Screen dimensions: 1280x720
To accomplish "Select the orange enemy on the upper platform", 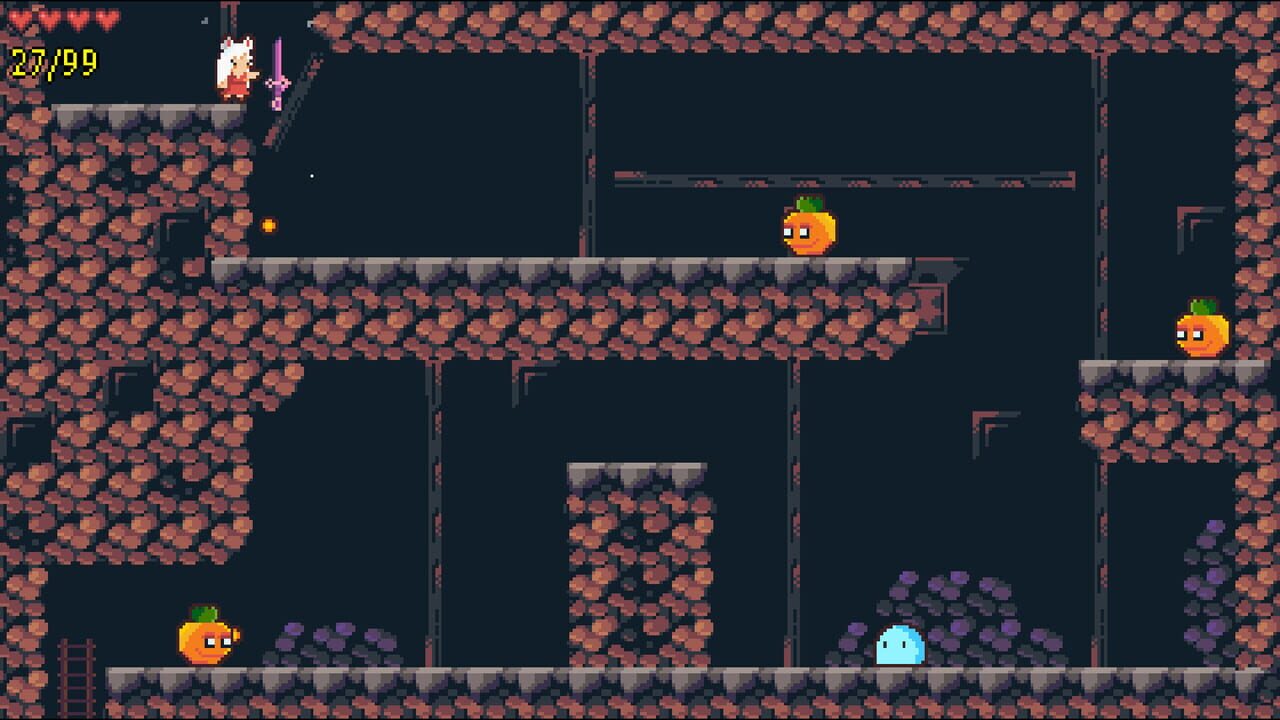I will point(810,230).
